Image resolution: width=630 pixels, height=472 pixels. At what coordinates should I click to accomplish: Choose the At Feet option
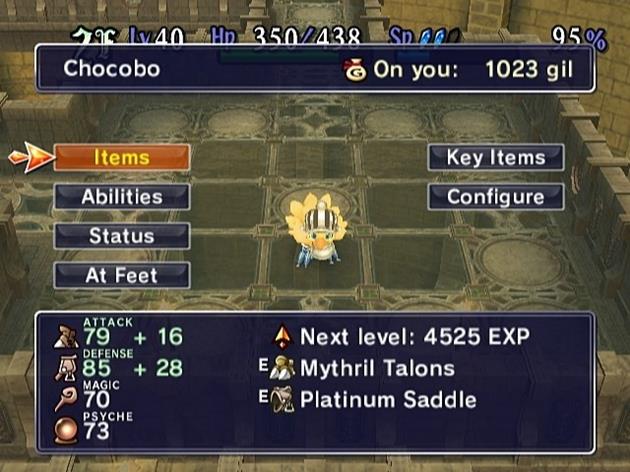coord(121,275)
